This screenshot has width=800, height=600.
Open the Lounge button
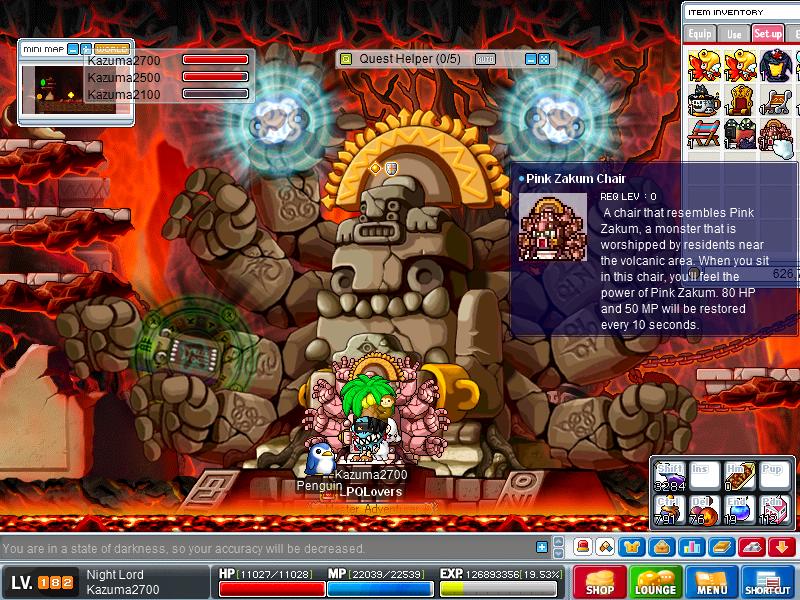[x=655, y=582]
